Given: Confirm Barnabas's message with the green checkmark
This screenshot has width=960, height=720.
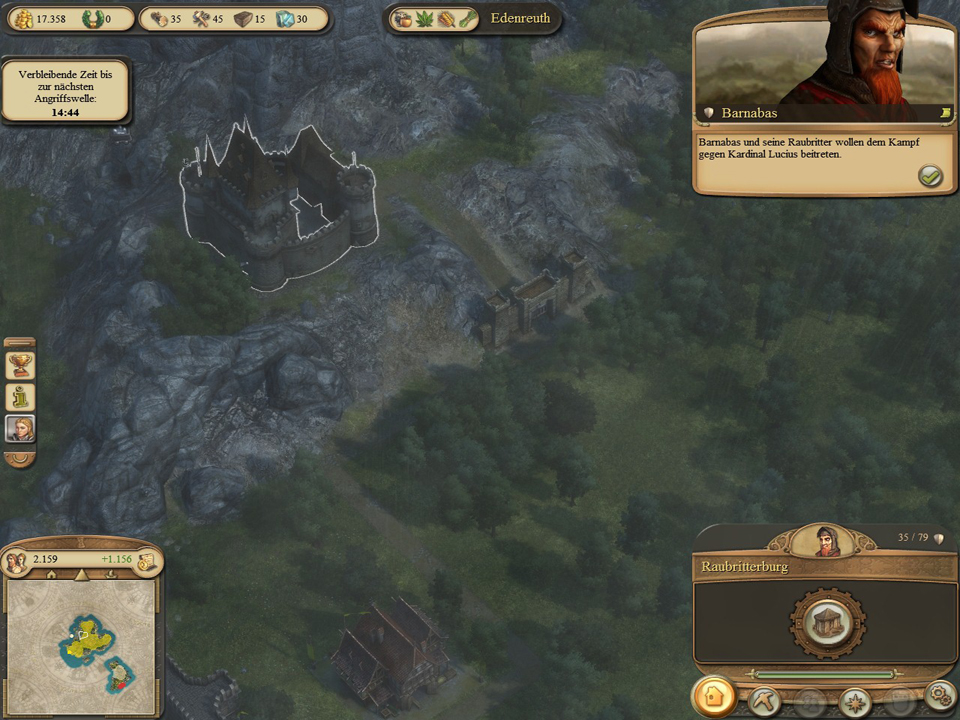Looking at the screenshot, I should [930, 176].
